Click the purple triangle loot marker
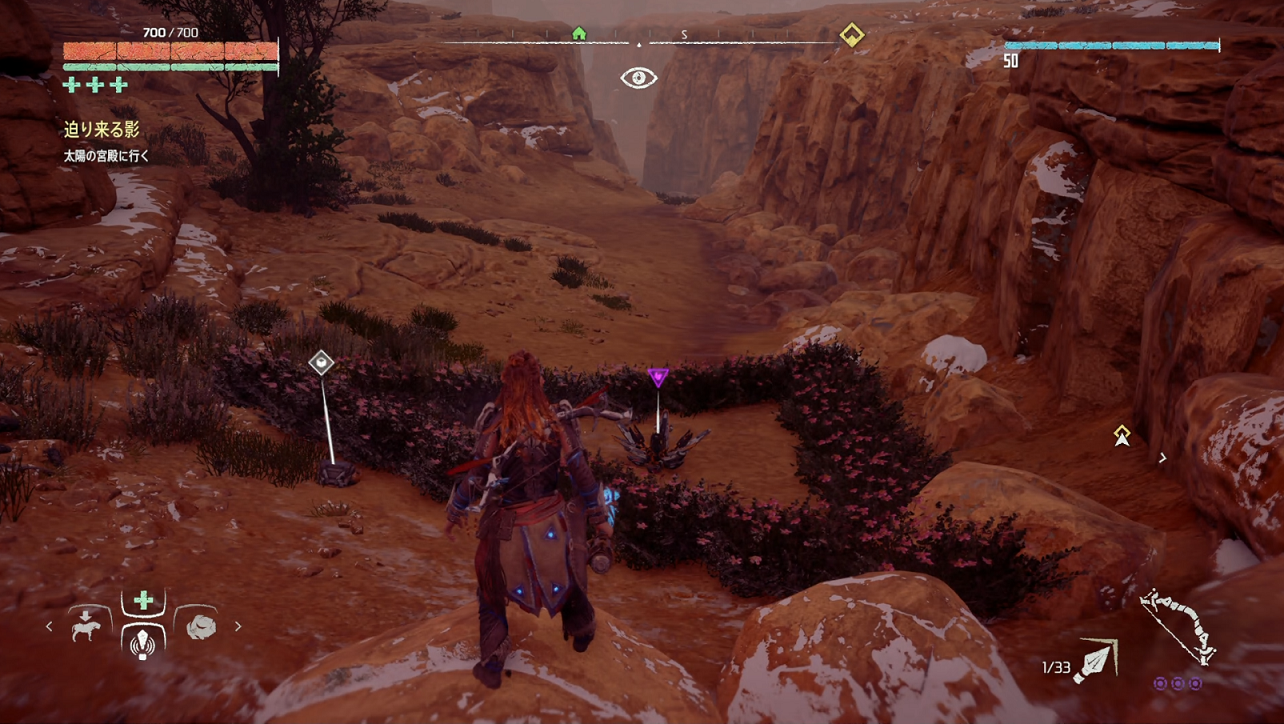The height and width of the screenshot is (724, 1284). 657,376
